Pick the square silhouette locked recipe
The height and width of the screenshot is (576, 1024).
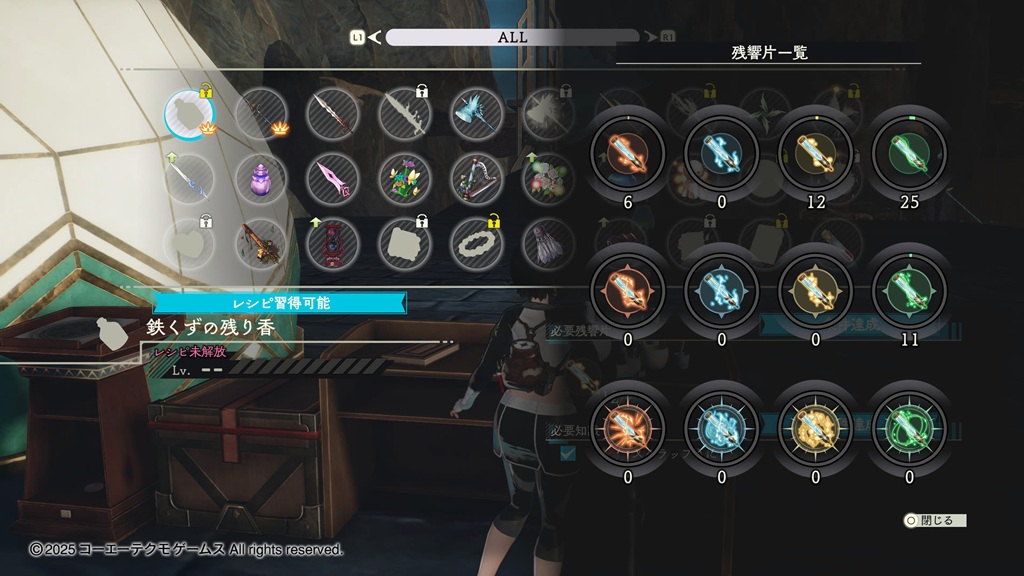point(404,245)
